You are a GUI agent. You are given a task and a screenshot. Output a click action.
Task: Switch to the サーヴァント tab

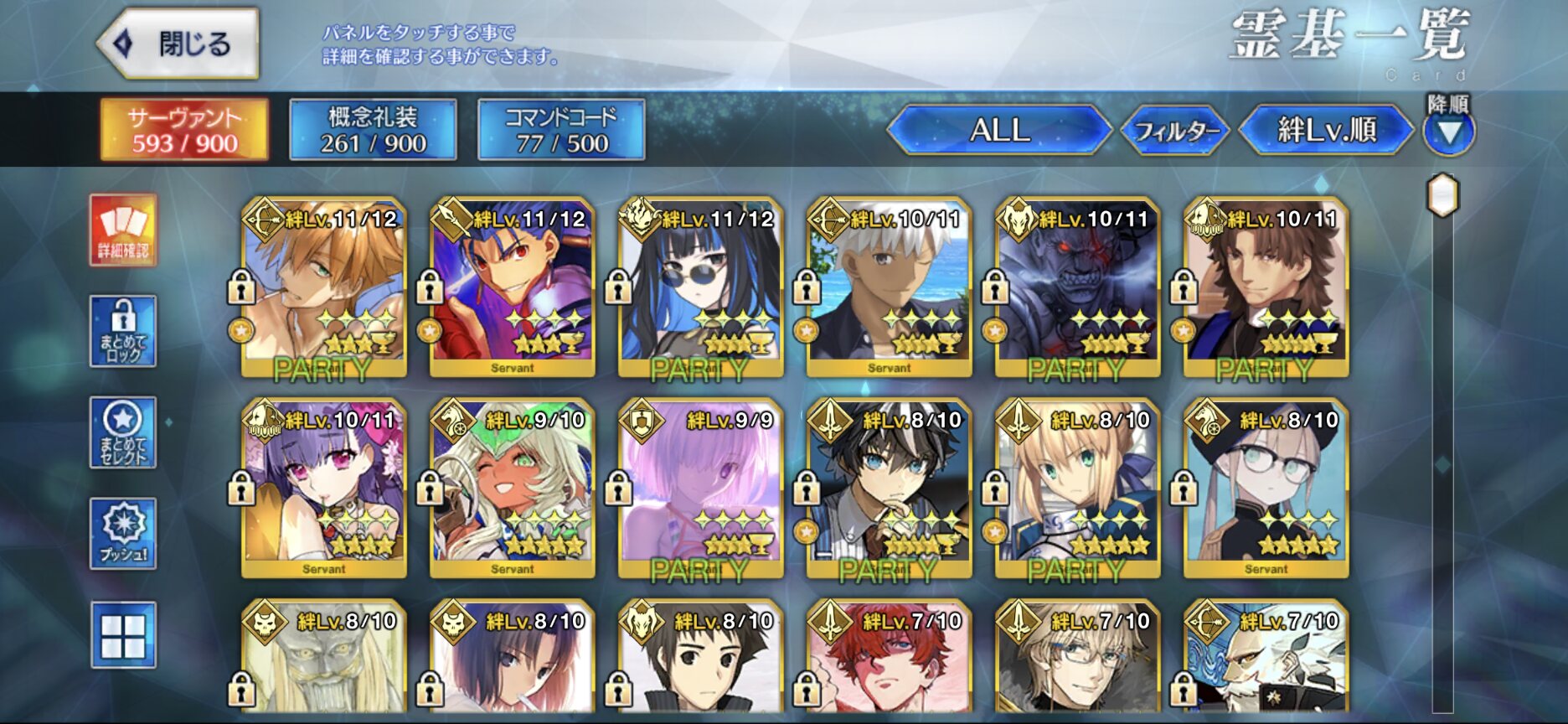tap(184, 130)
